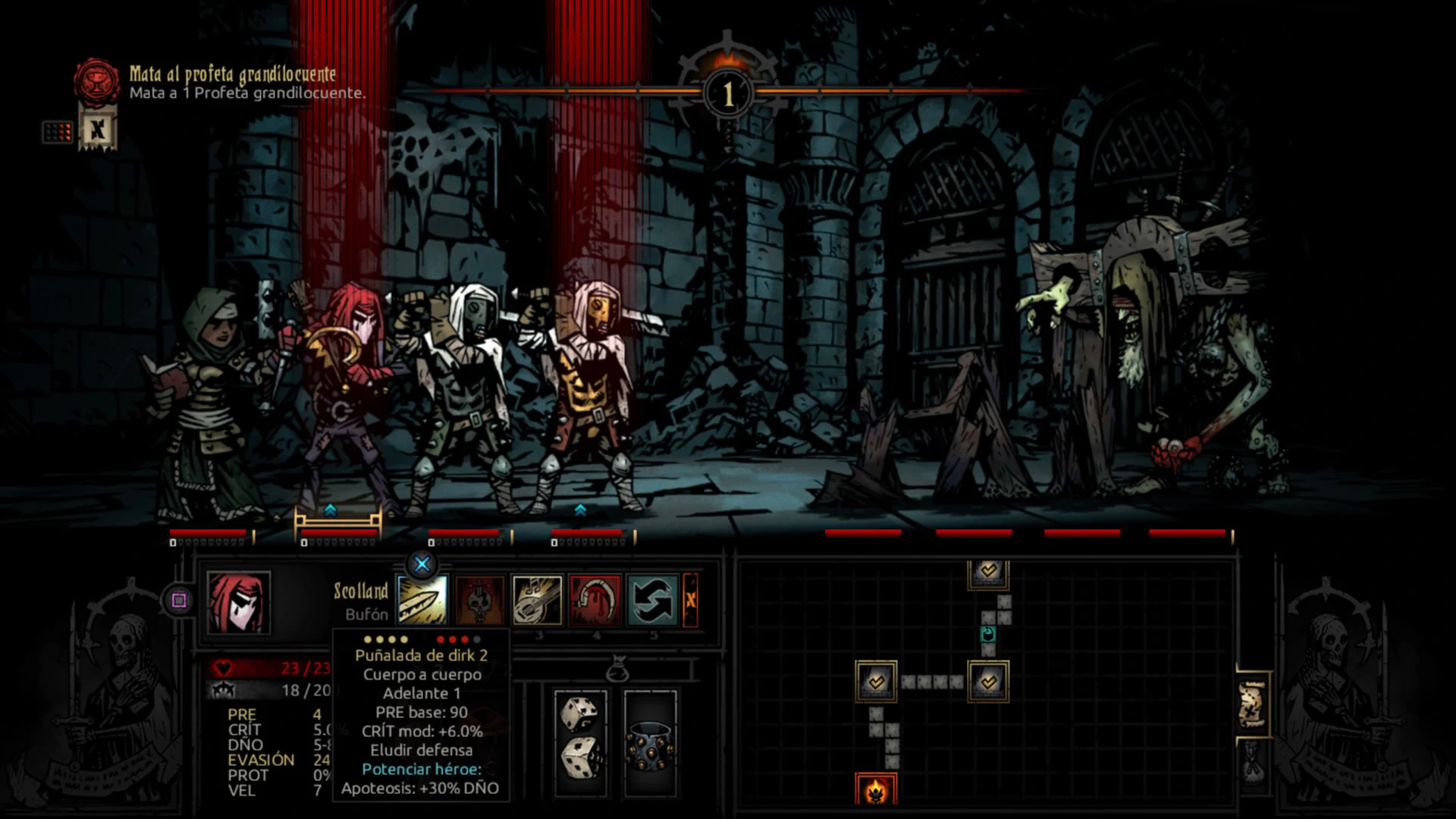Click the retreat banner with black X
This screenshot has height=819, width=1456.
[x=98, y=130]
